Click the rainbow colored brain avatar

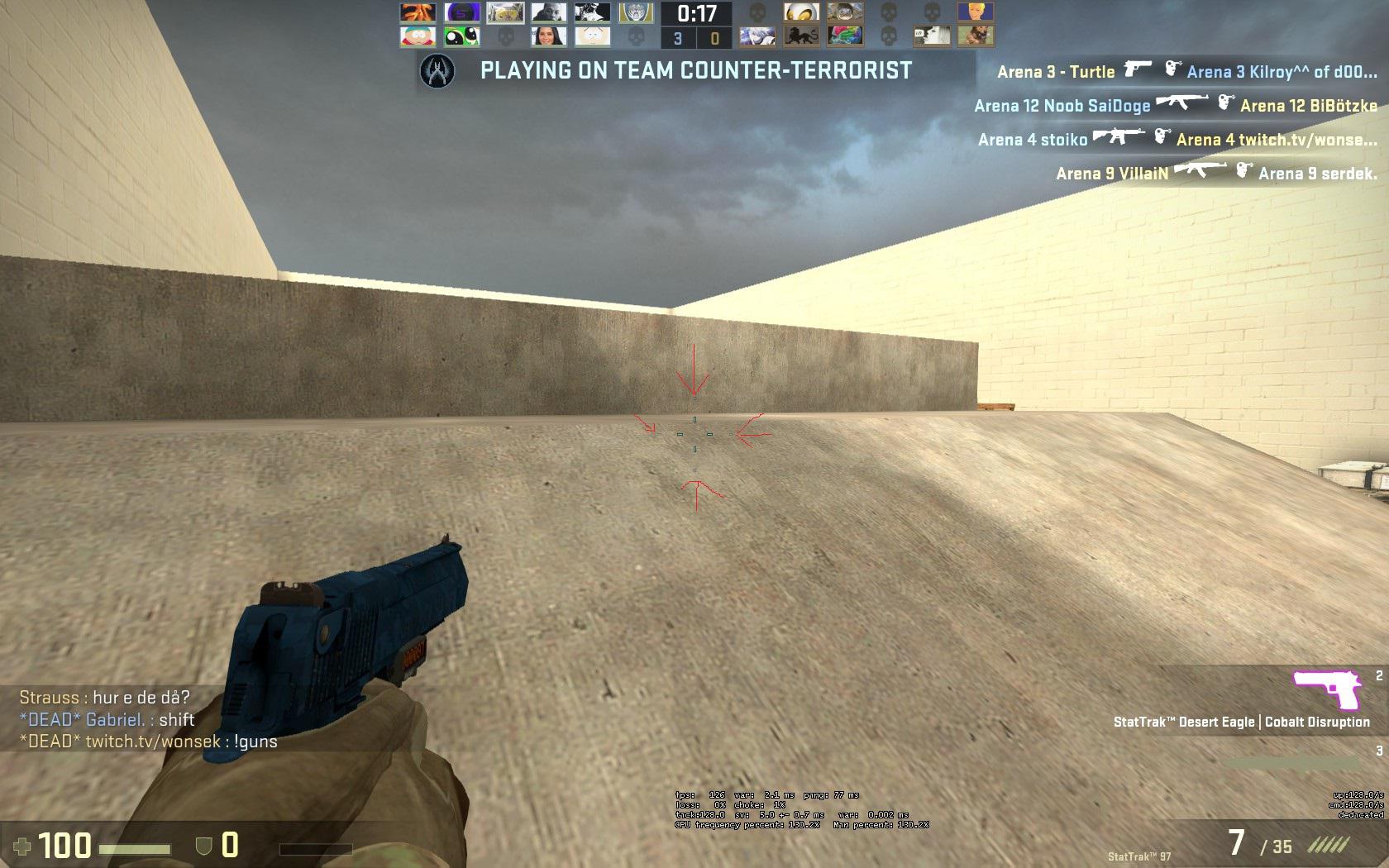pos(845,36)
